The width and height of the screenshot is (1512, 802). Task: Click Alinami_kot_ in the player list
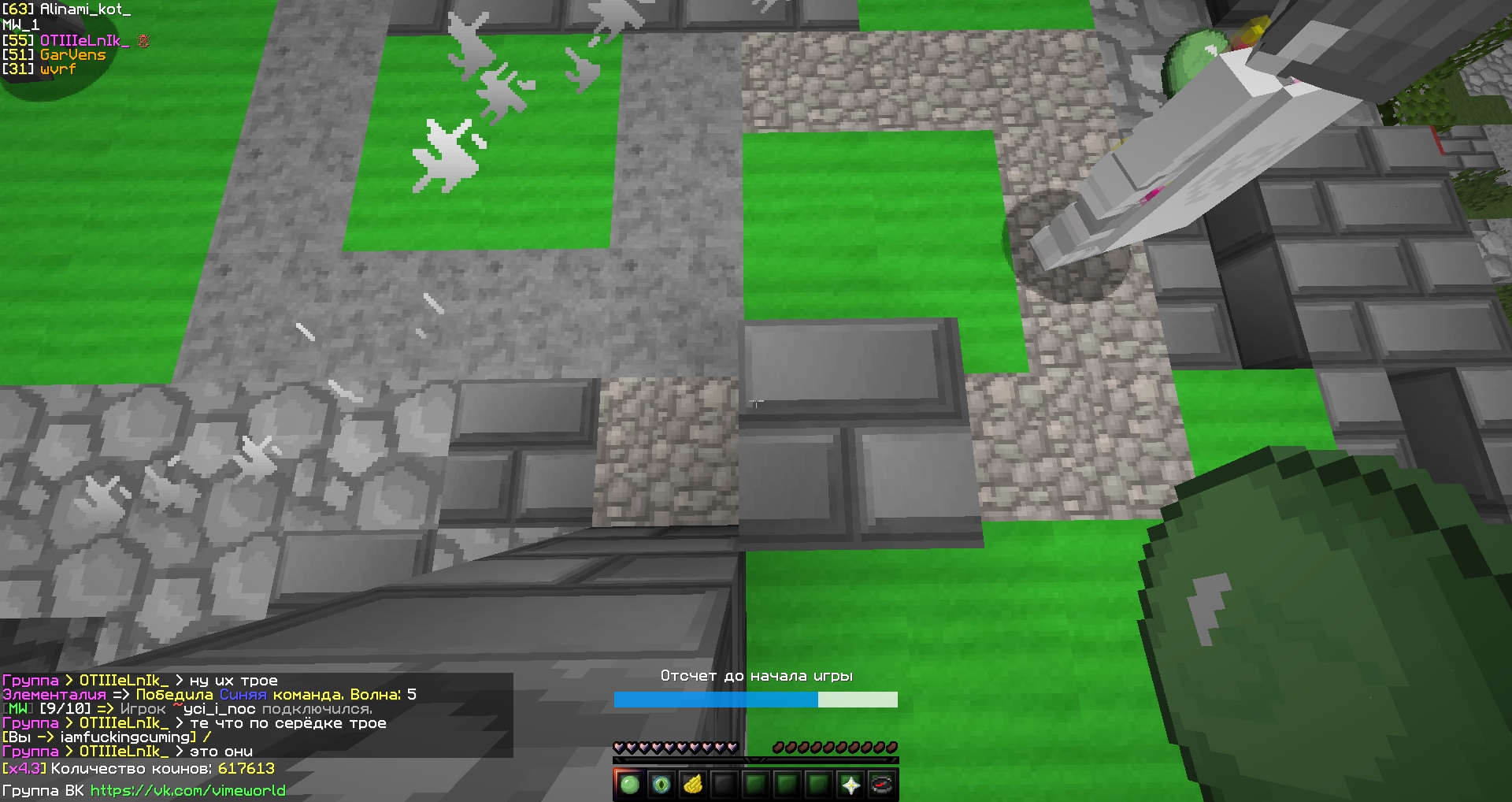coord(85,9)
